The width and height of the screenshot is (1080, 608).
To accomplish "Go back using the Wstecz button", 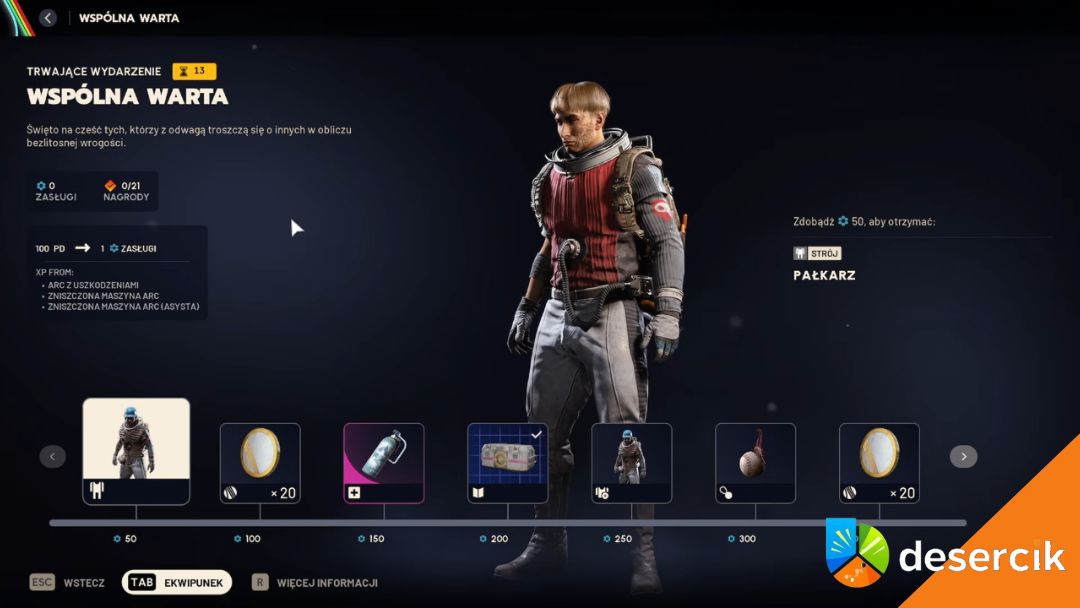I will pos(68,582).
